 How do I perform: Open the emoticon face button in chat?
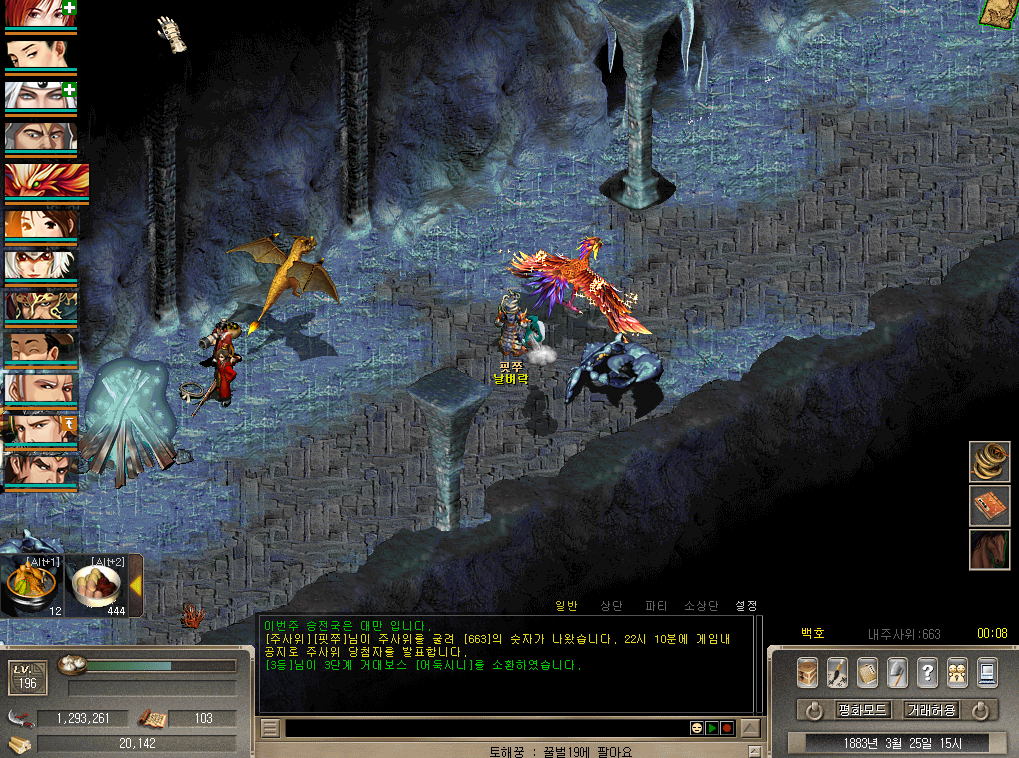coord(696,728)
